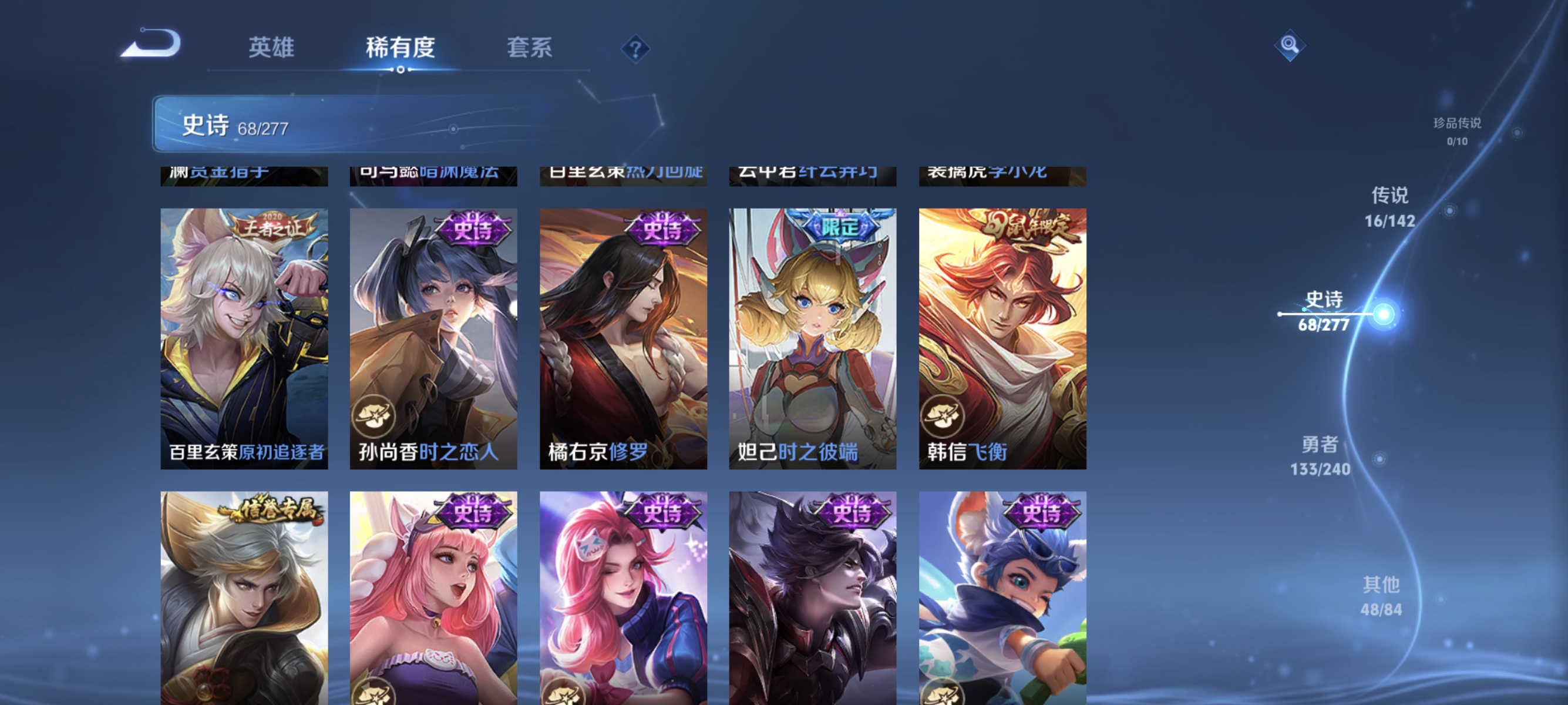This screenshot has height=705, width=1568.
Task: Open the search with the magnifier icon
Action: pos(1290,45)
